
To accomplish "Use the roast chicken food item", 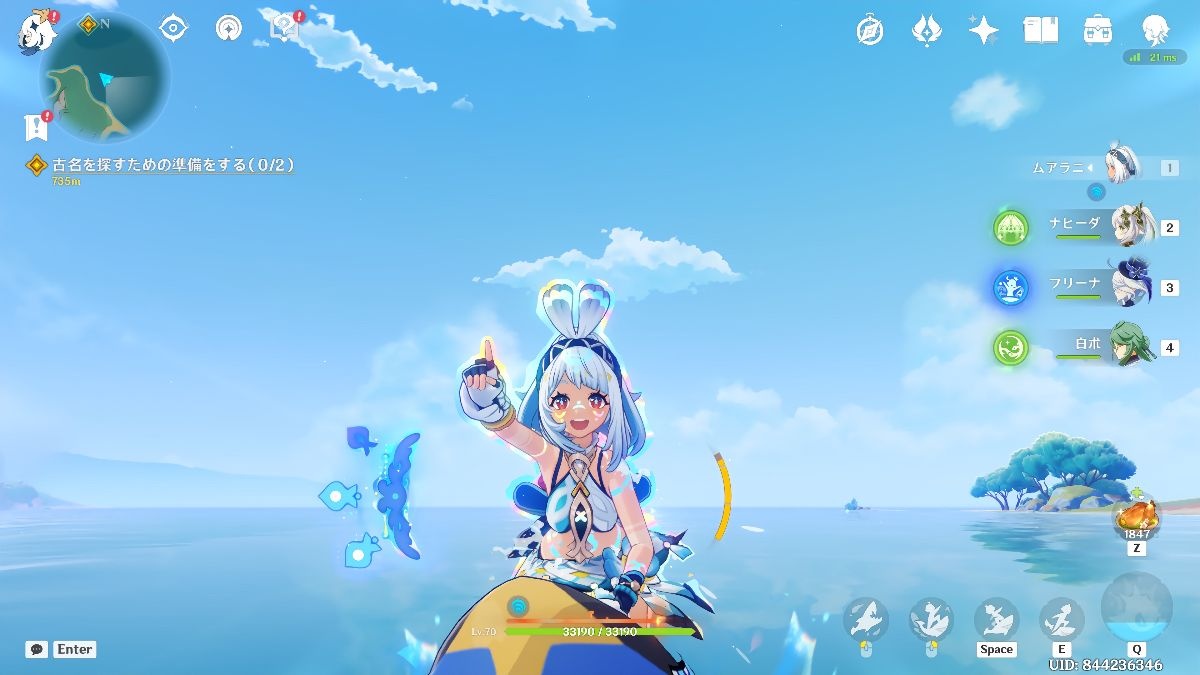I will coord(1137,517).
